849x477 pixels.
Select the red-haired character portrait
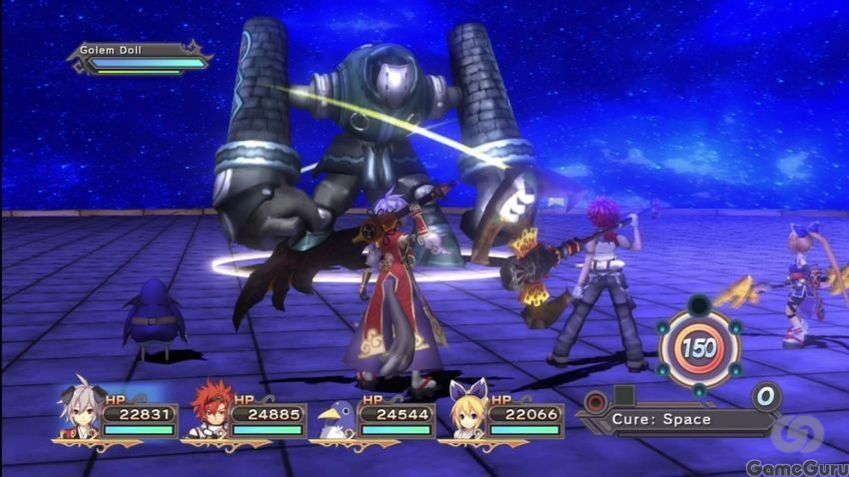[210, 408]
